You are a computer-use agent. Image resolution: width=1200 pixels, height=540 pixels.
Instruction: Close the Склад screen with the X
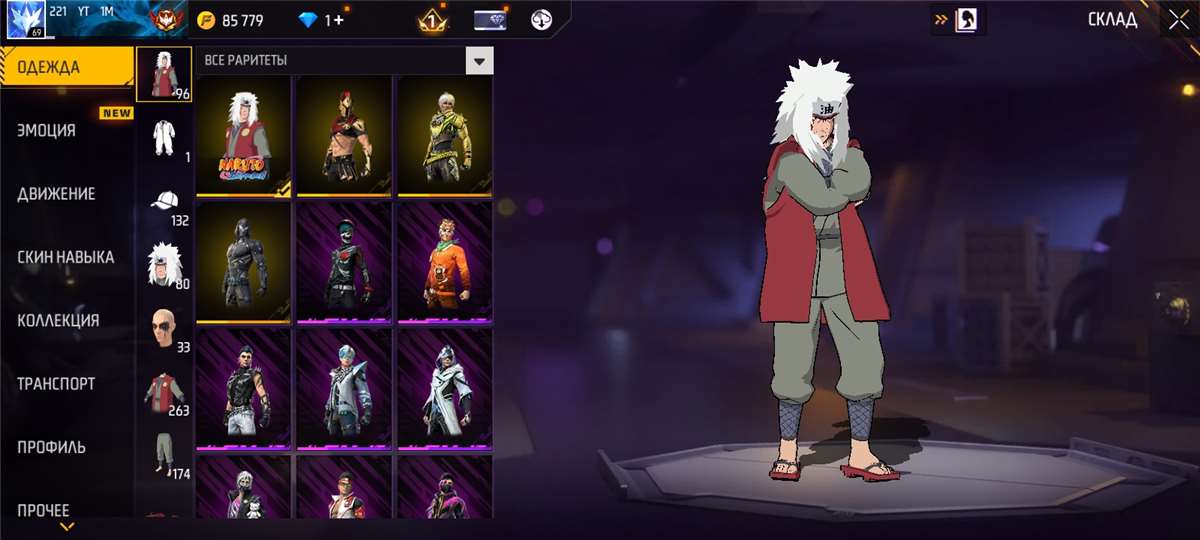[x=1176, y=20]
